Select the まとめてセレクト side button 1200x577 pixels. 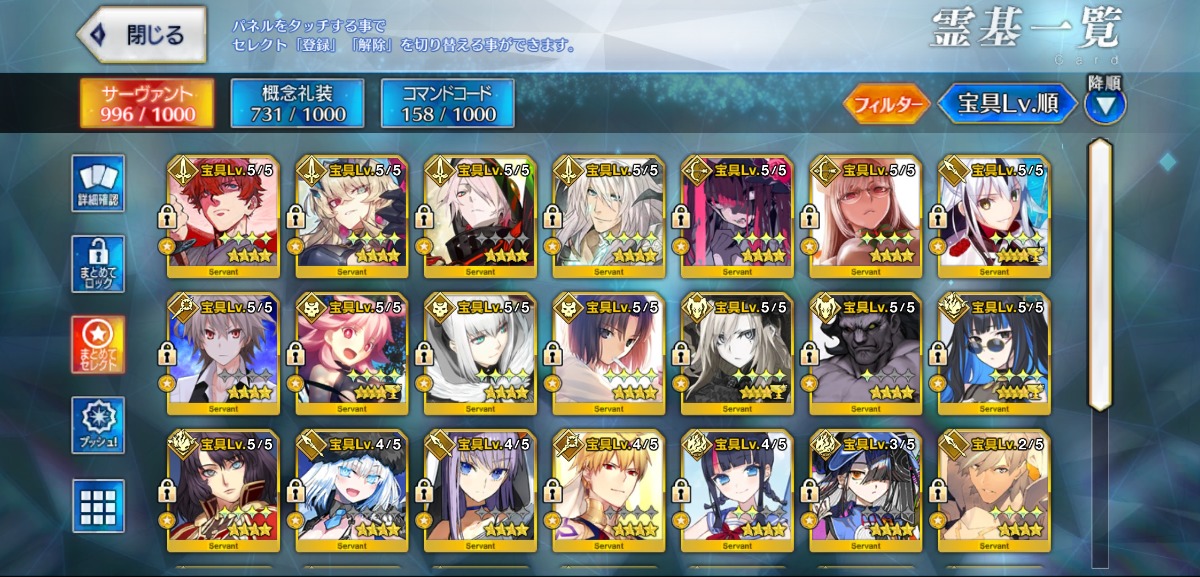pos(98,345)
